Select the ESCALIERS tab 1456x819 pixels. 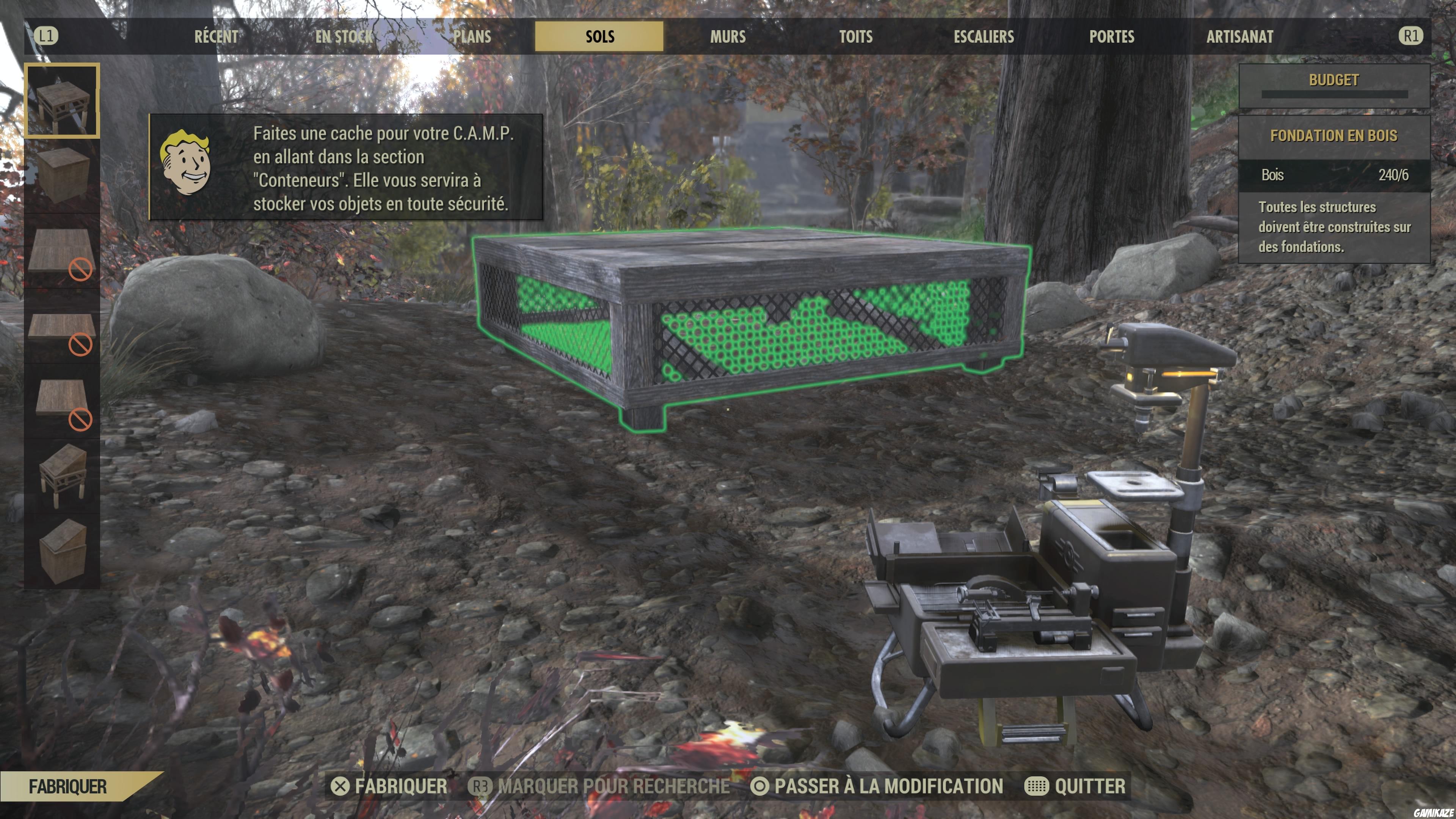pyautogui.click(x=984, y=37)
